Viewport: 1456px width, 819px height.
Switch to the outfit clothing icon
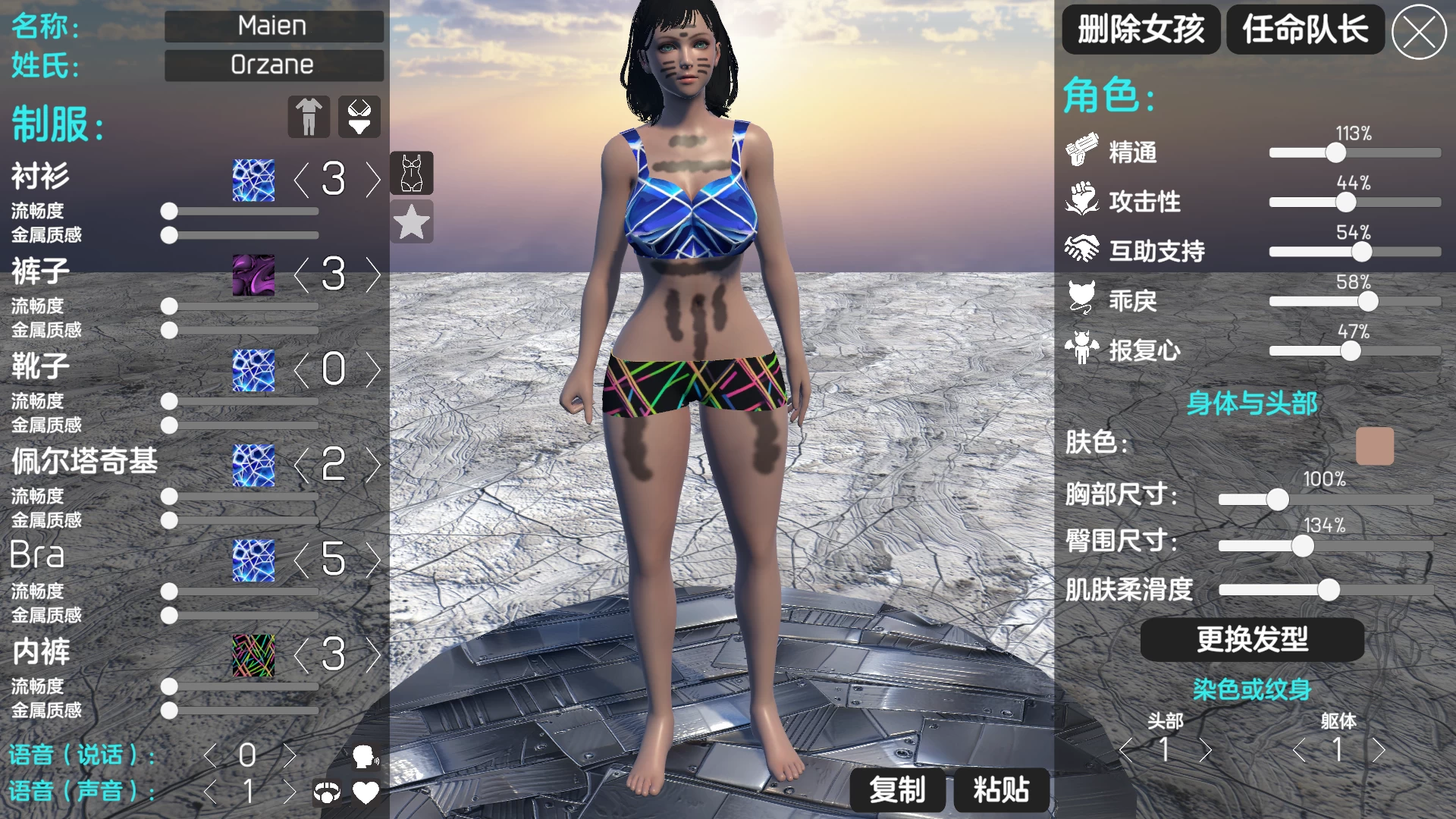point(309,117)
